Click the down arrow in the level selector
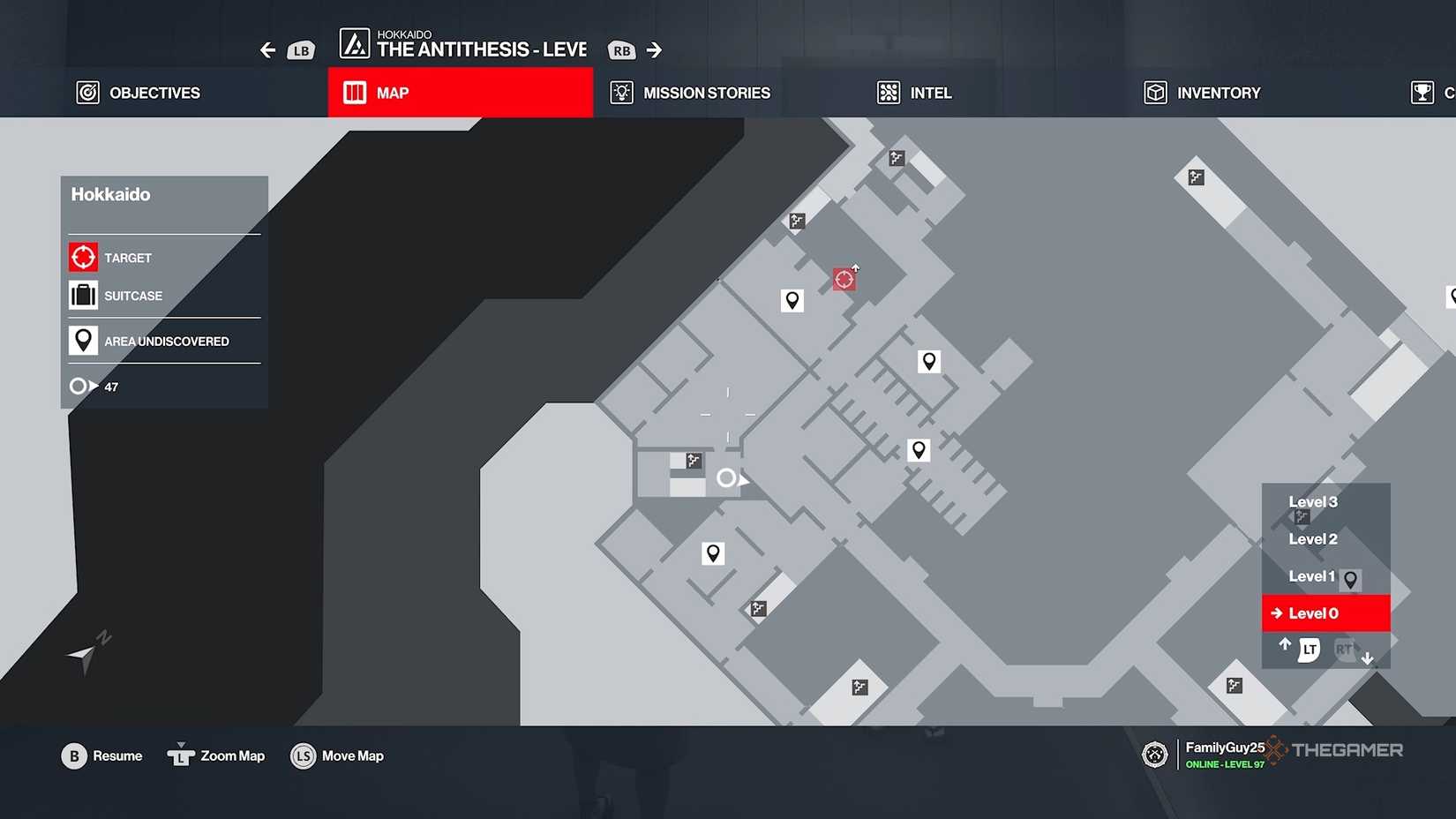Screen dimensions: 1456x819 click(x=1369, y=658)
